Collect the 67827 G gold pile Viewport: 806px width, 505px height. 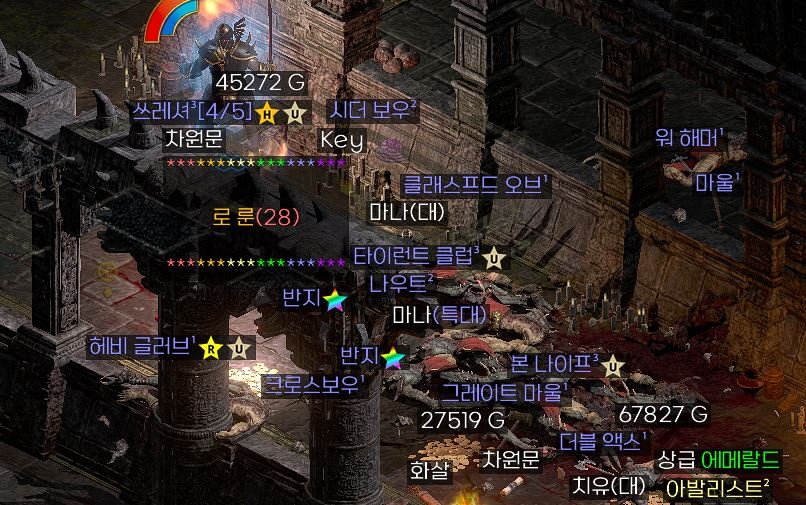[663, 414]
